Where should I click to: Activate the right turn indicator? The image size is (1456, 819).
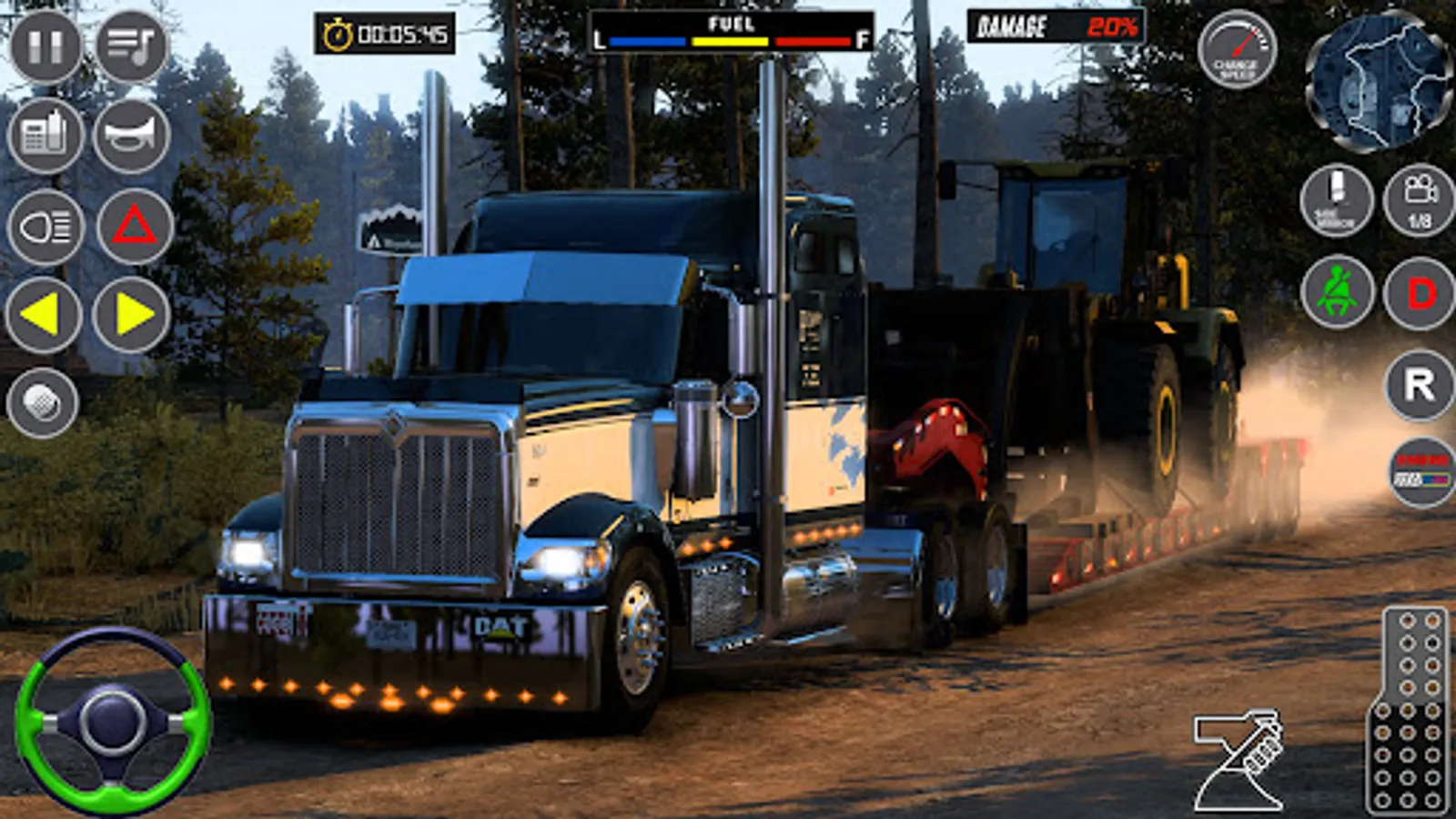click(x=132, y=315)
